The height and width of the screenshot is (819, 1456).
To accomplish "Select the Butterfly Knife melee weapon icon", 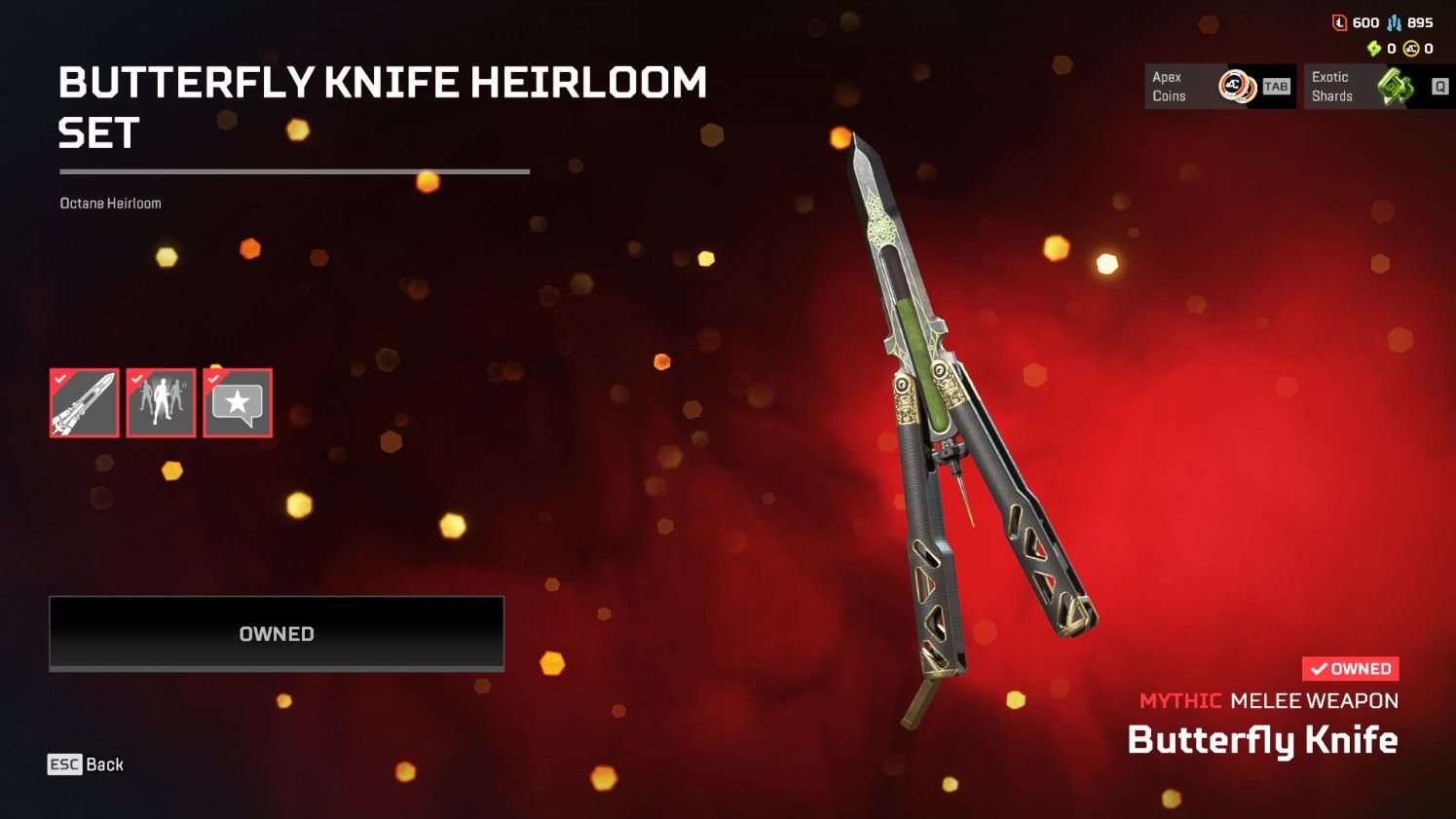I will coord(83,402).
